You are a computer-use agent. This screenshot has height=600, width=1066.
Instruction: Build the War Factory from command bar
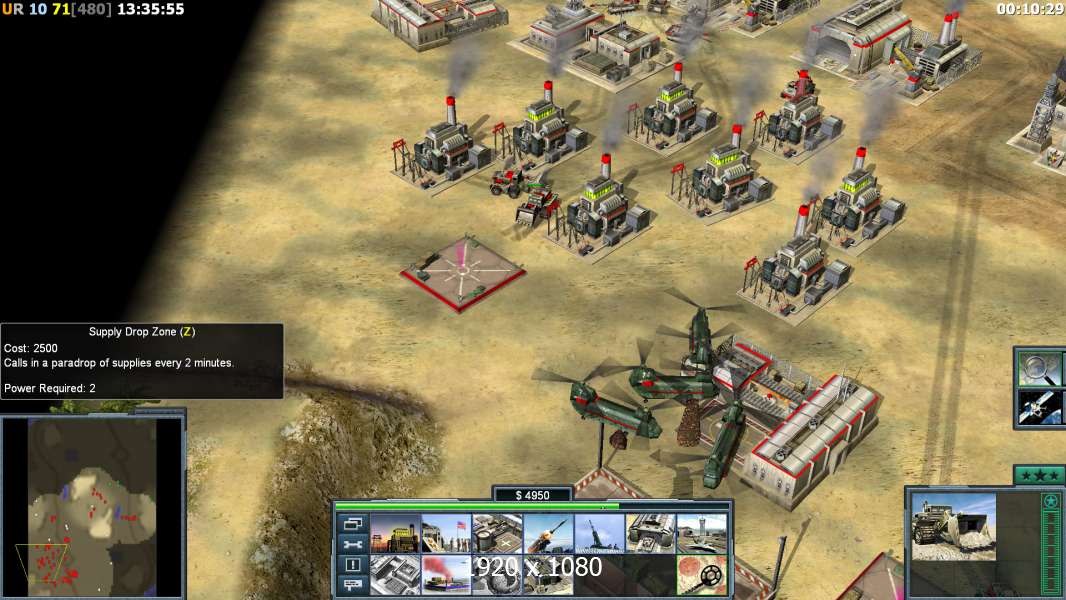649,534
